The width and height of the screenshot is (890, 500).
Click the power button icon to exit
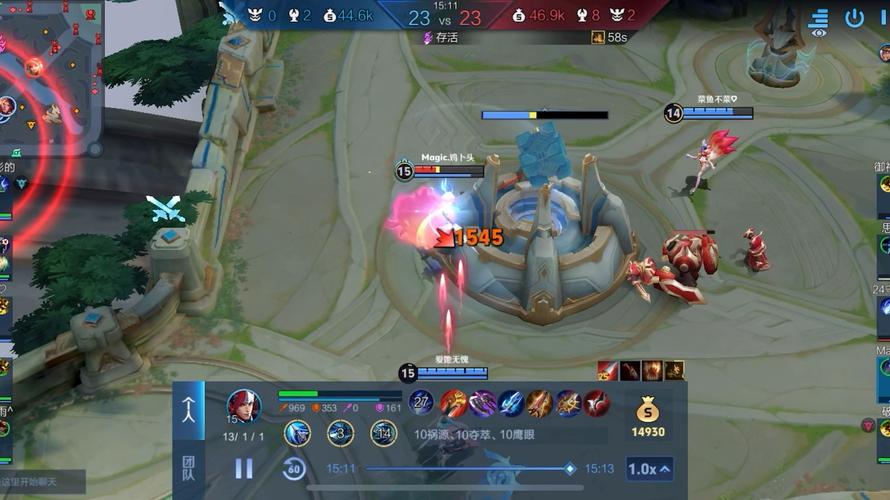point(854,18)
